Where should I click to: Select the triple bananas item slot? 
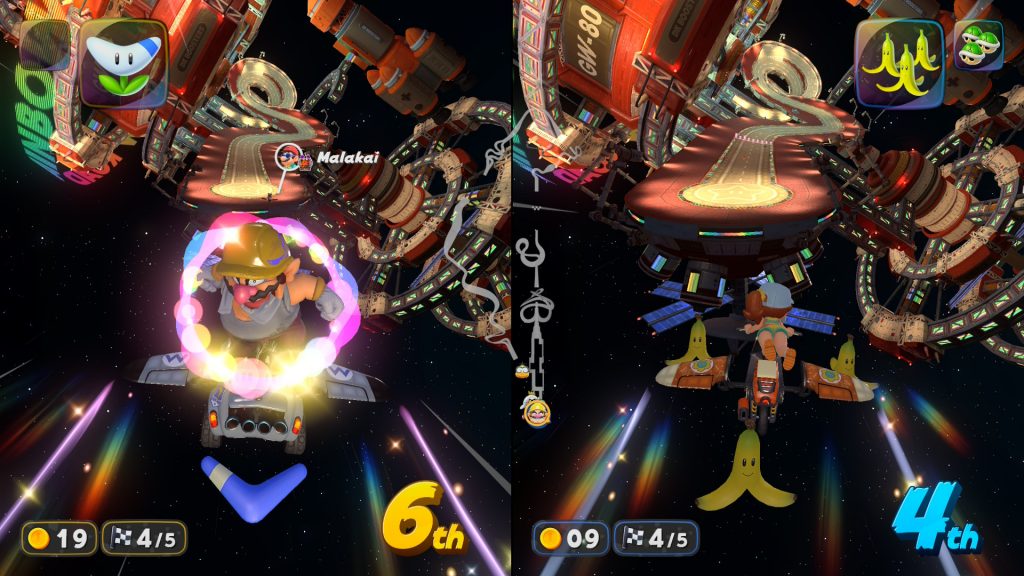(899, 62)
